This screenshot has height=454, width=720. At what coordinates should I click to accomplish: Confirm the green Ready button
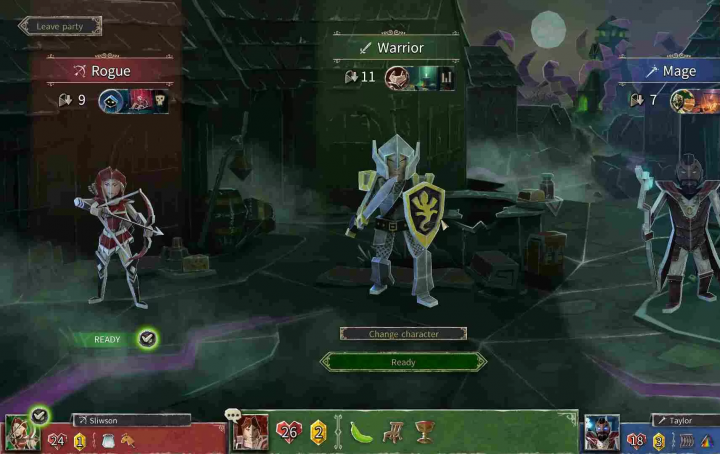point(403,362)
